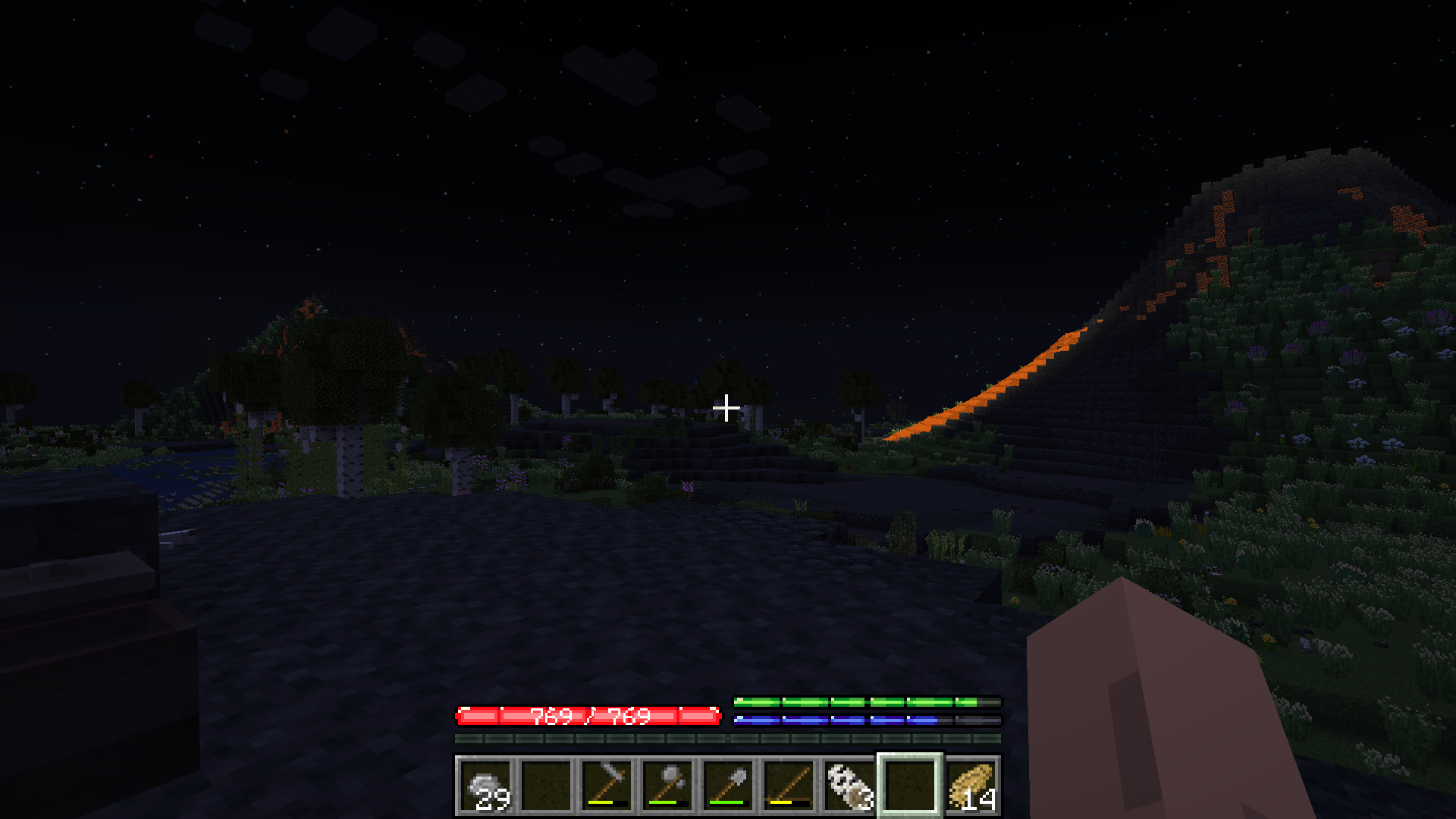Select the stack of 29 stones
The width and height of the screenshot is (1456, 819).
(x=485, y=786)
